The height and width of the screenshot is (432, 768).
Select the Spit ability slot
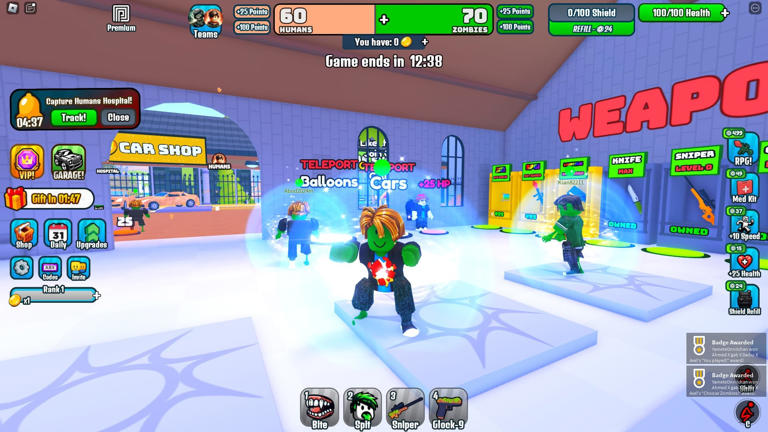tap(362, 408)
